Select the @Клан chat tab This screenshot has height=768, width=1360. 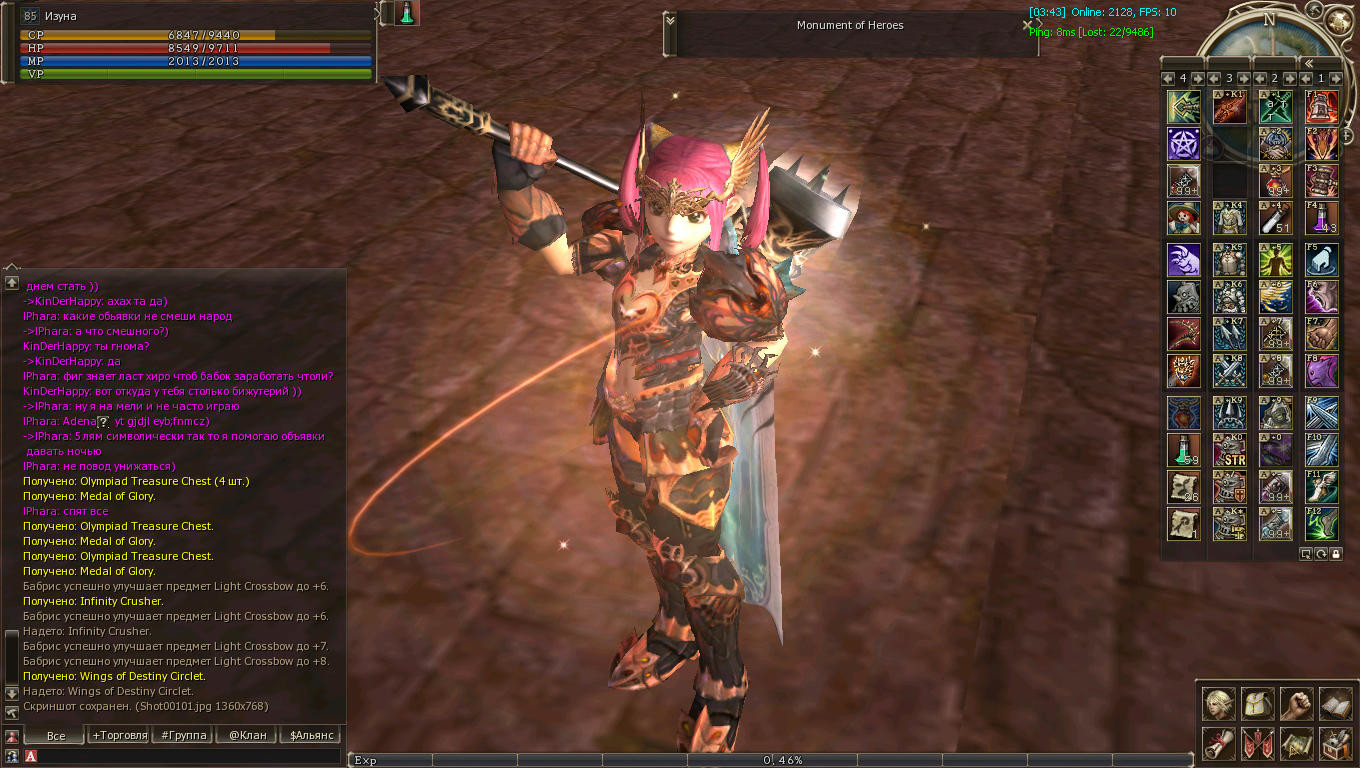pos(247,735)
